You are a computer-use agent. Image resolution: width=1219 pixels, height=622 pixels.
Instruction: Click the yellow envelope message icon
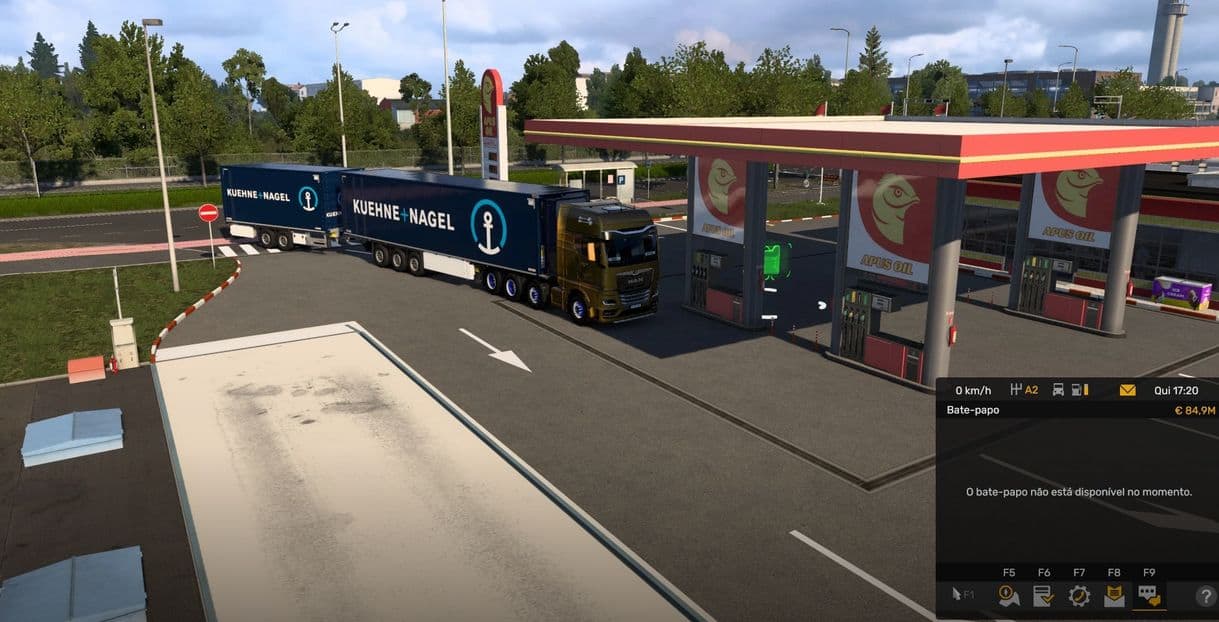click(1128, 390)
